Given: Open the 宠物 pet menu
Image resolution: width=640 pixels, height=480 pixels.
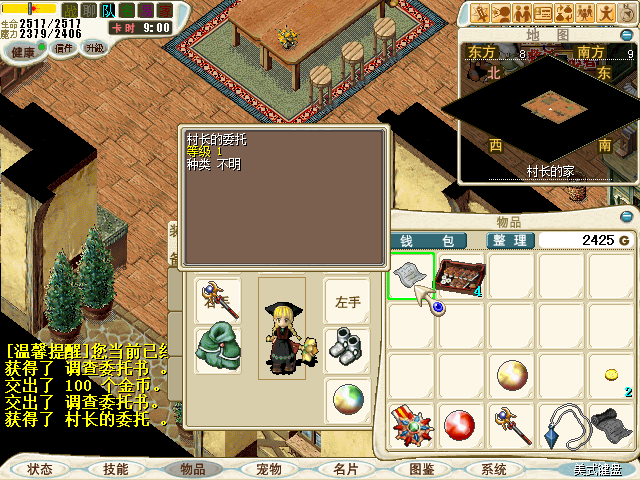Looking at the screenshot, I should (268, 468).
